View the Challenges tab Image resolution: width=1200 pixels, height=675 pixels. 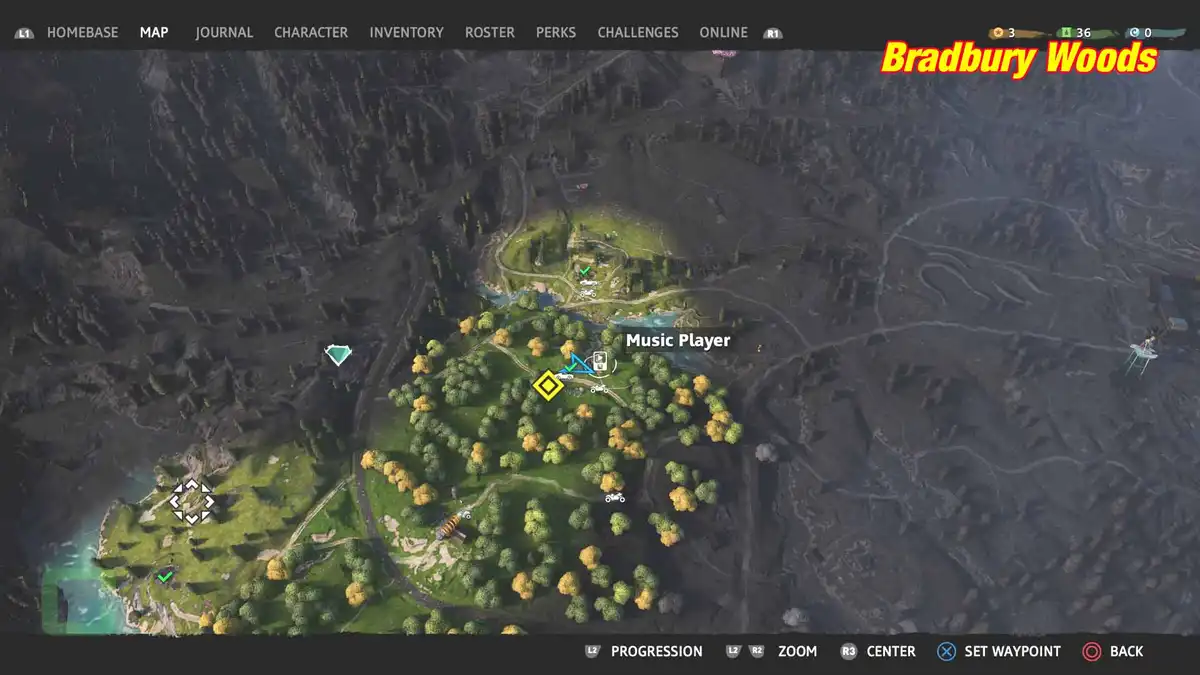click(x=638, y=32)
